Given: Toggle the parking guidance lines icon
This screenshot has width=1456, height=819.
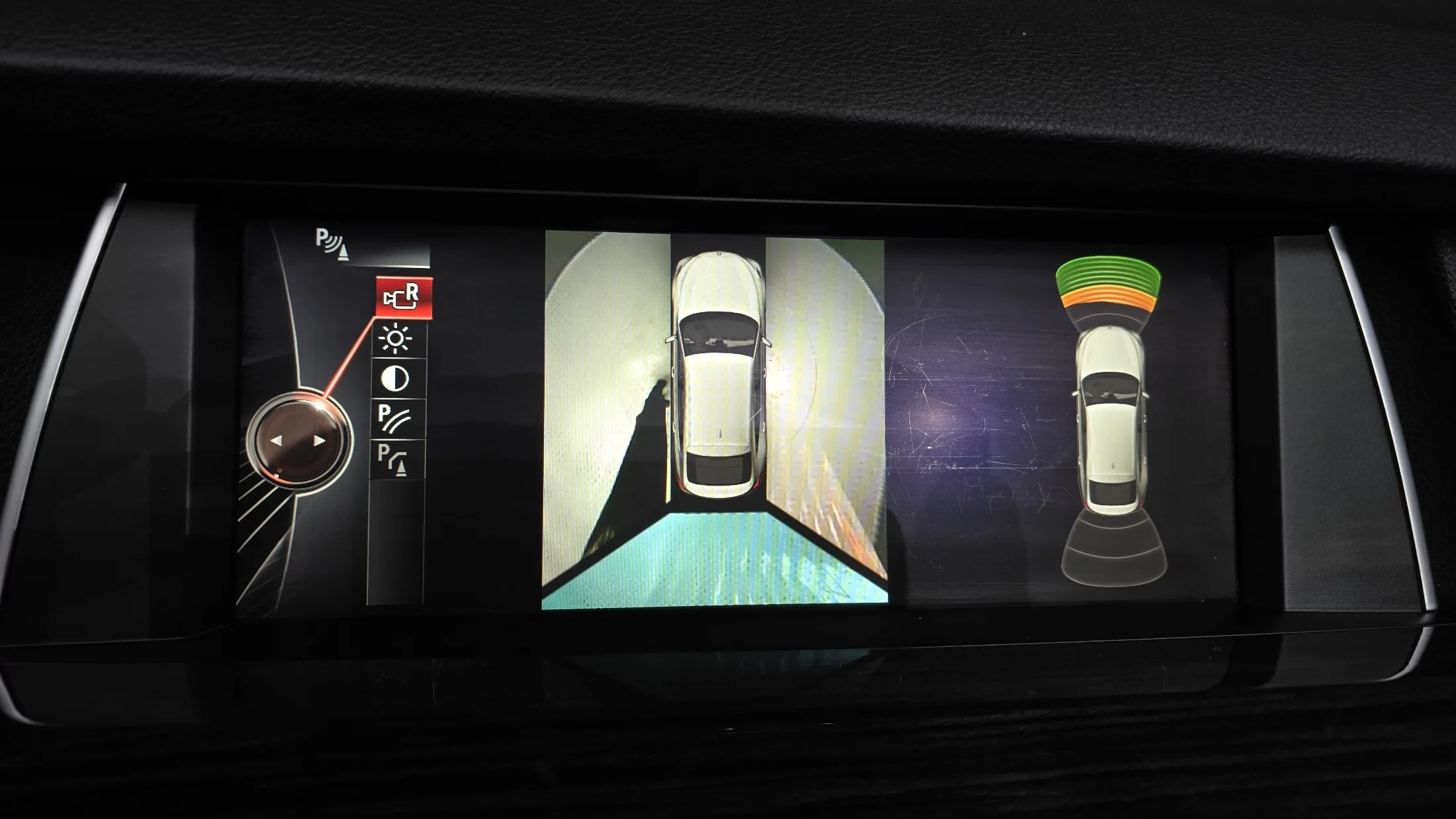Looking at the screenshot, I should 394,418.
